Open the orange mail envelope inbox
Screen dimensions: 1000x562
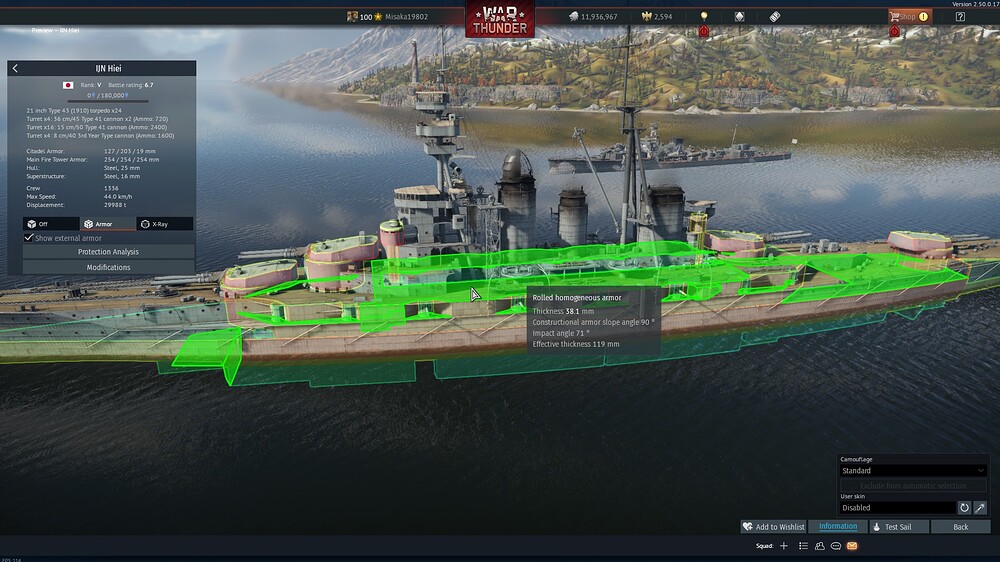coord(852,546)
